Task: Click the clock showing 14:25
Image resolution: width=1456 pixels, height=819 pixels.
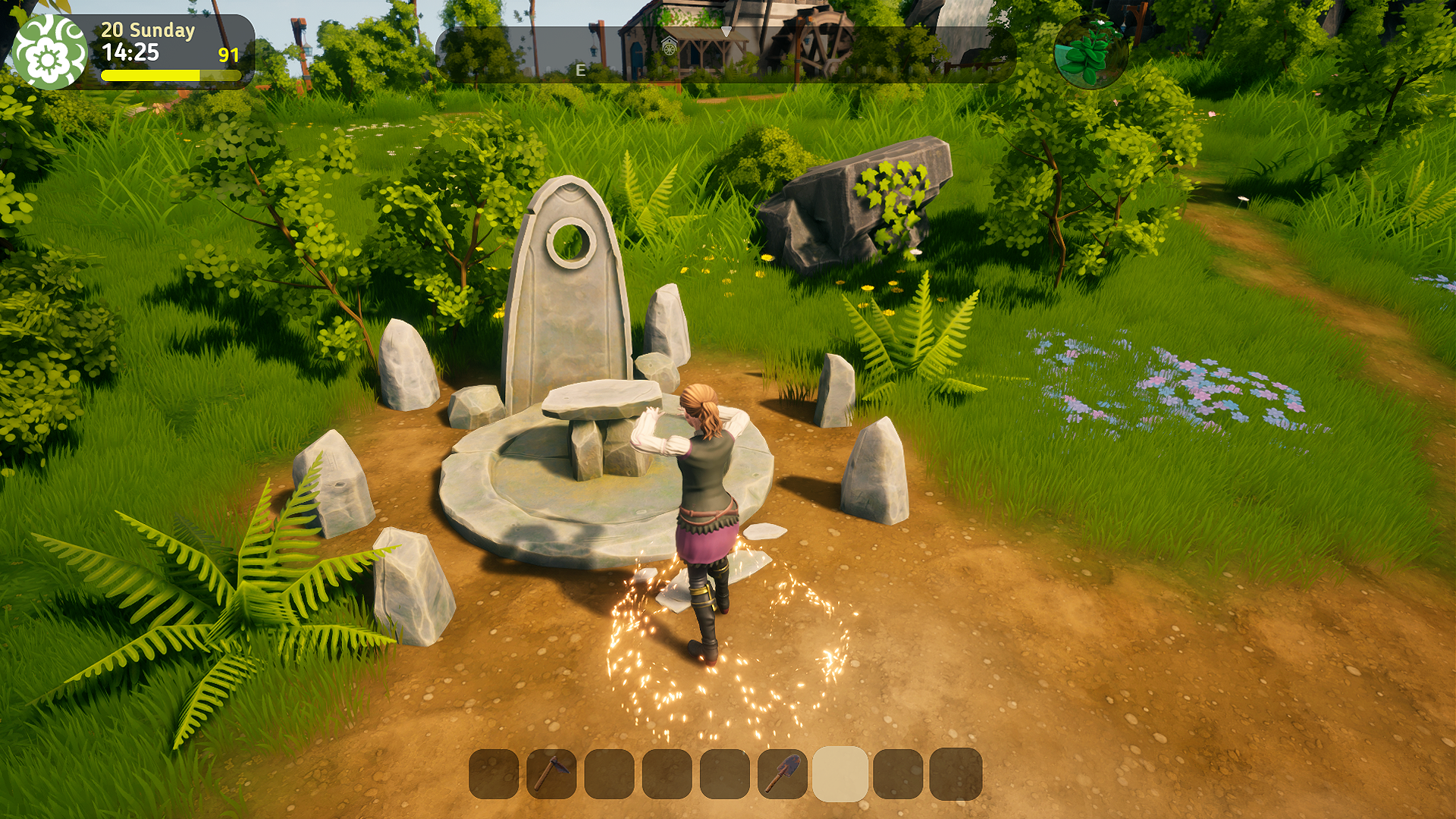Action: [x=130, y=53]
